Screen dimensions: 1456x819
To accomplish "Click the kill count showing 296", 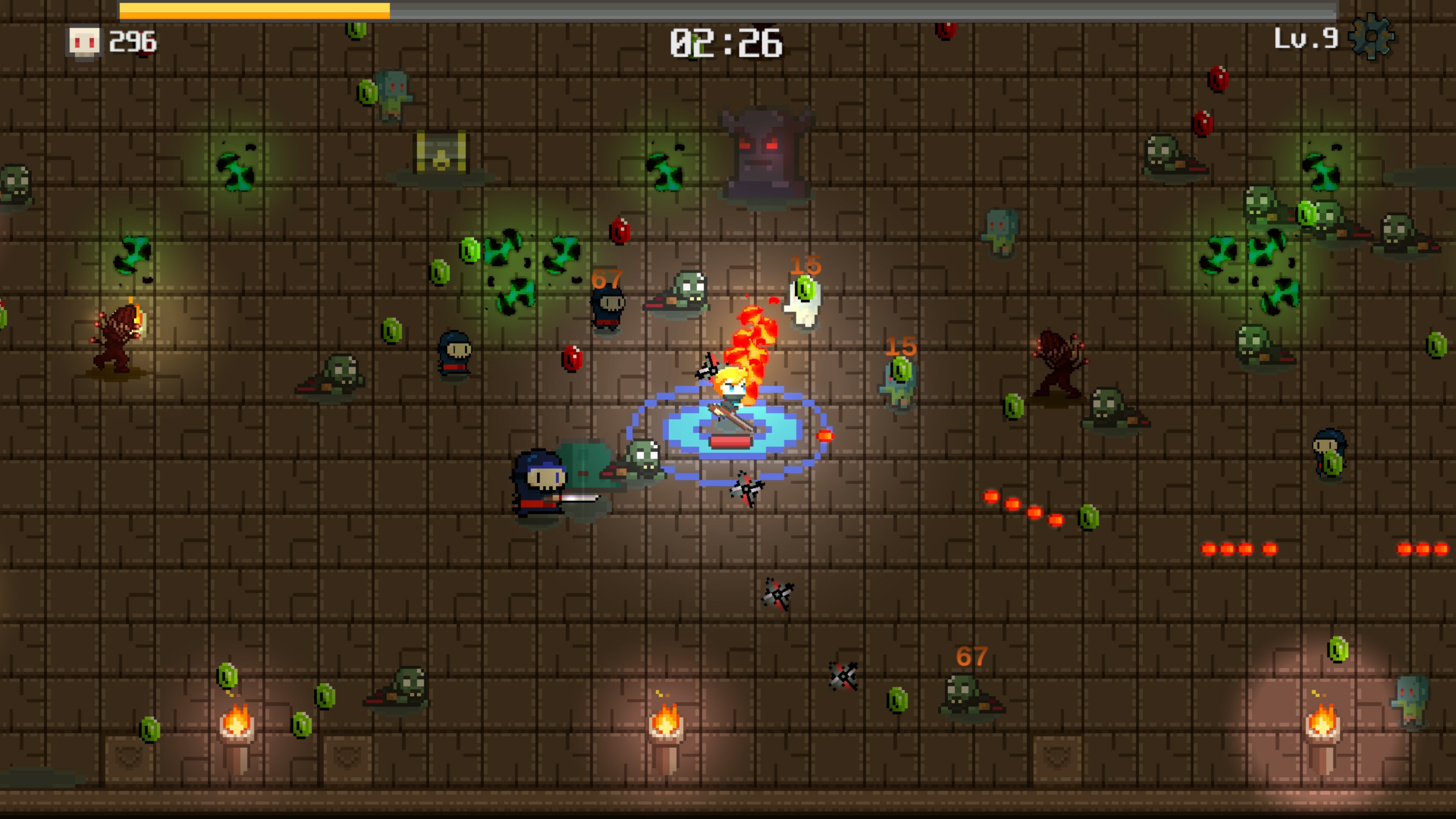I will tap(132, 42).
